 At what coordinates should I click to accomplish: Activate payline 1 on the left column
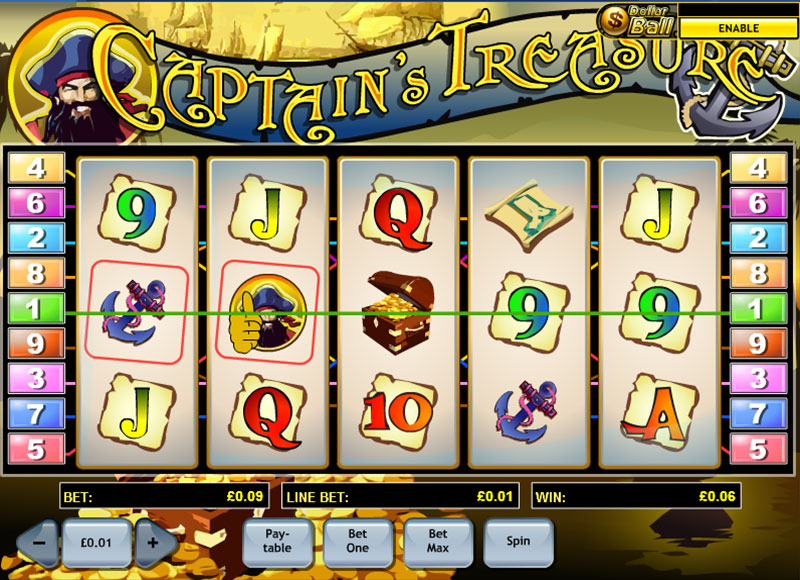pyautogui.click(x=36, y=307)
